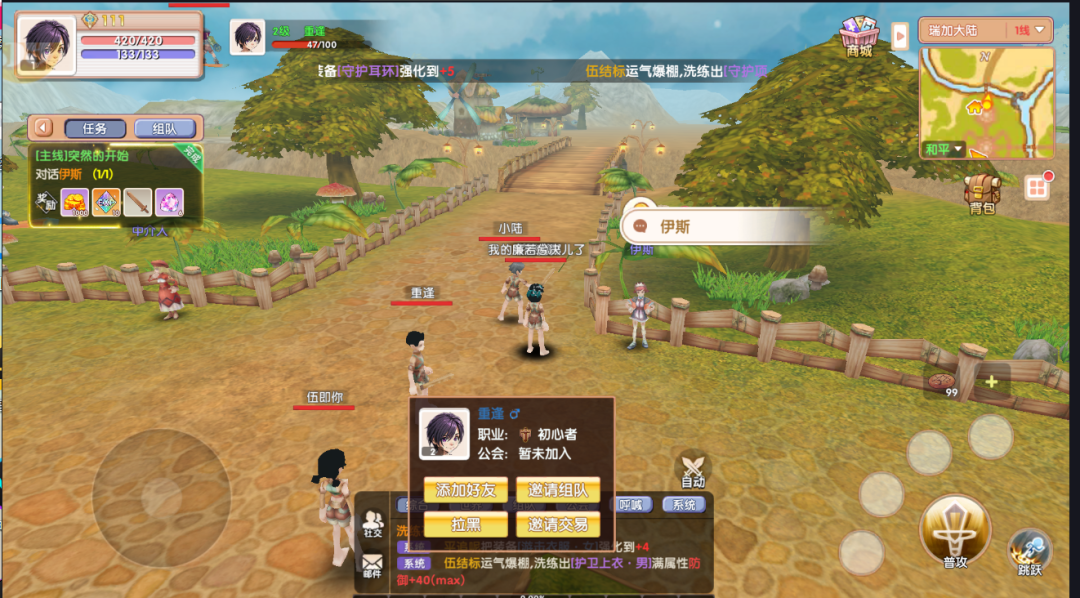Screen dimensions: 1080x598
Task: Send trade request with 邀请交易
Action: click(557, 524)
